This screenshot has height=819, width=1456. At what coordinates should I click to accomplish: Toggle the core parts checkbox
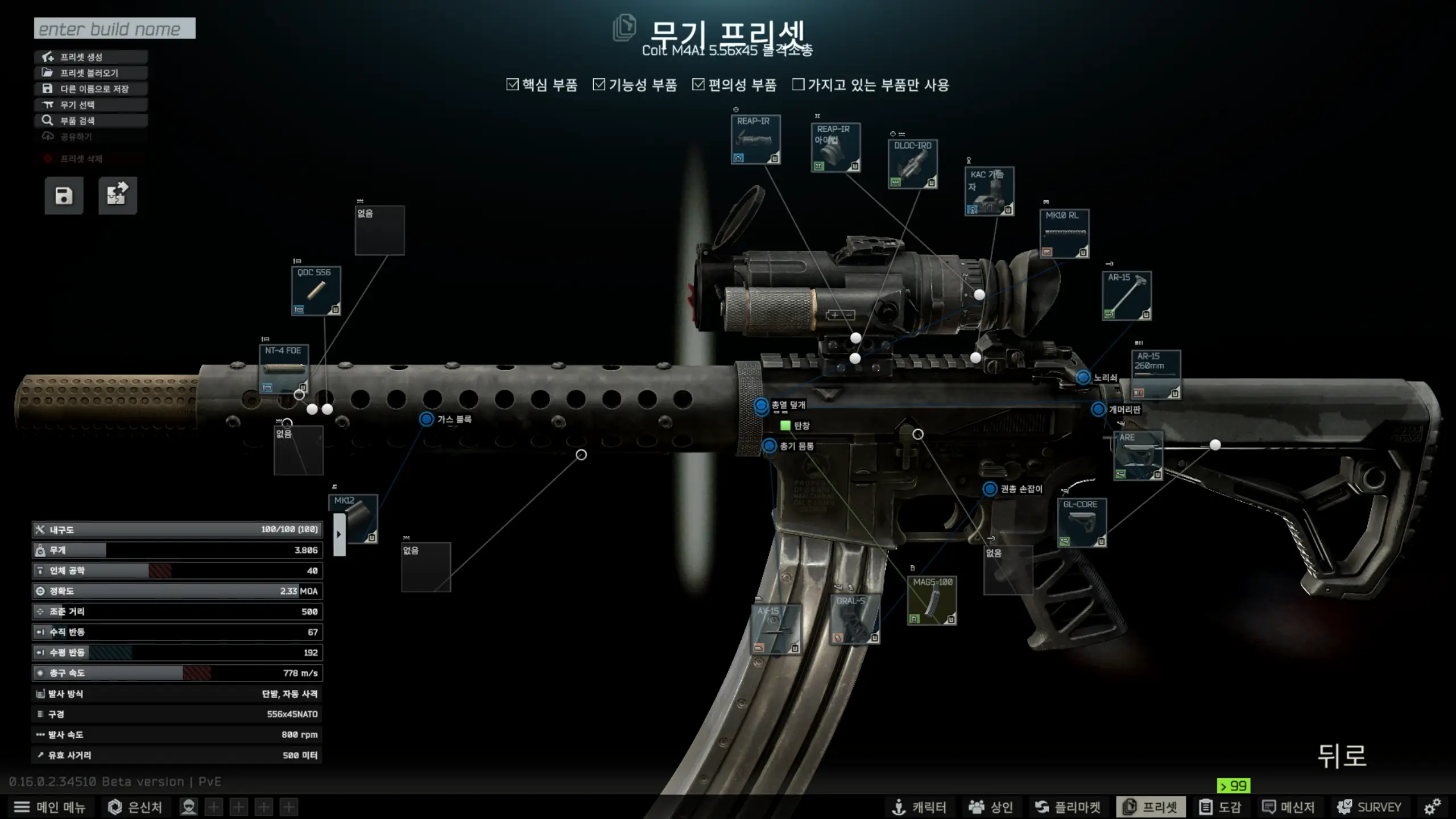(x=512, y=85)
